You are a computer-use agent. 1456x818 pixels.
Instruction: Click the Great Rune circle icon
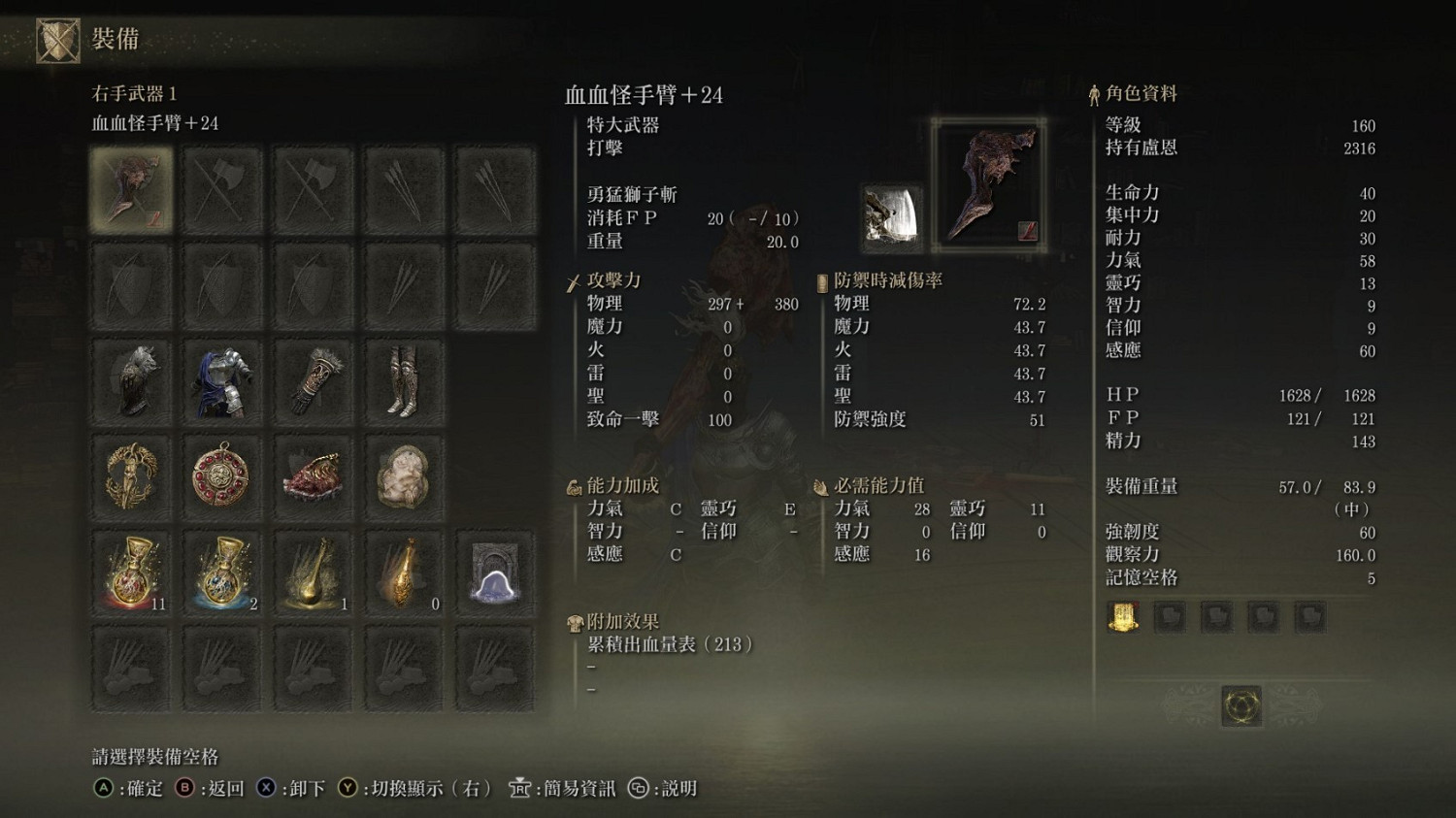click(x=1241, y=707)
